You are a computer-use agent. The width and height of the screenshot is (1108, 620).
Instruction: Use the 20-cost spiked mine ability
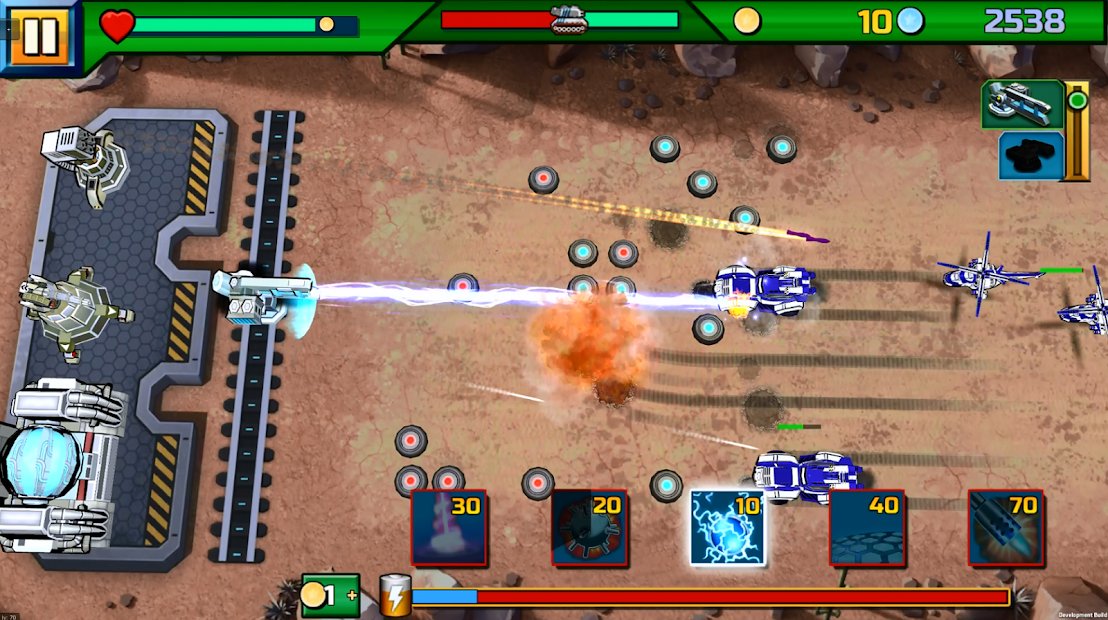pos(589,527)
